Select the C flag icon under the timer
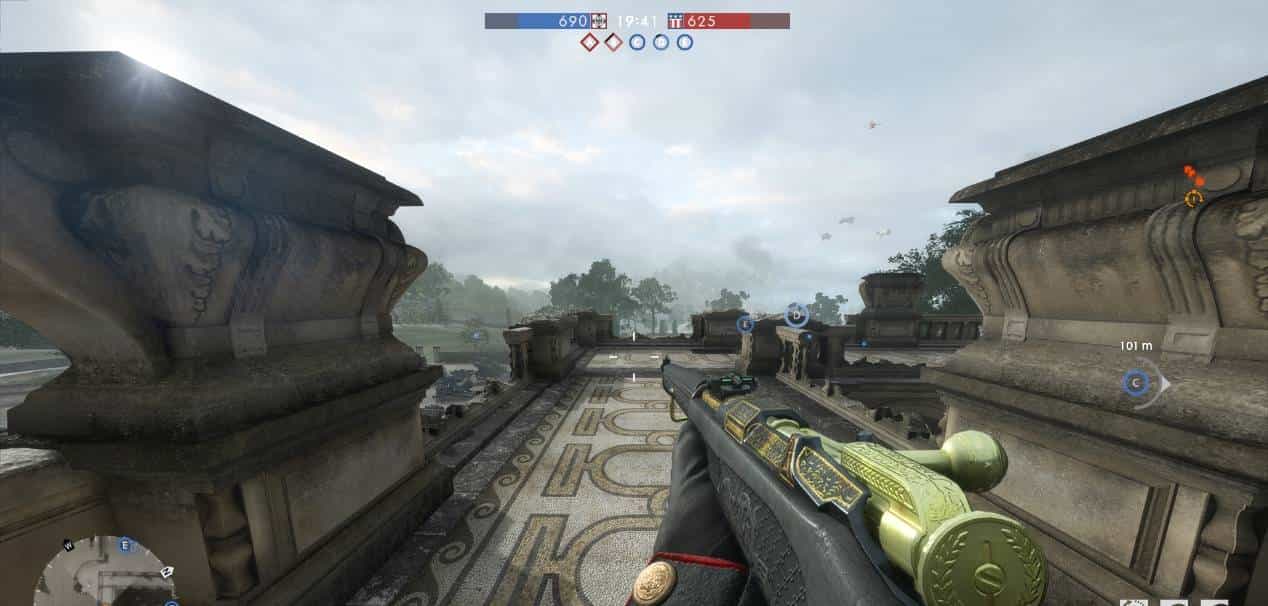The height and width of the screenshot is (606, 1268). (637, 42)
